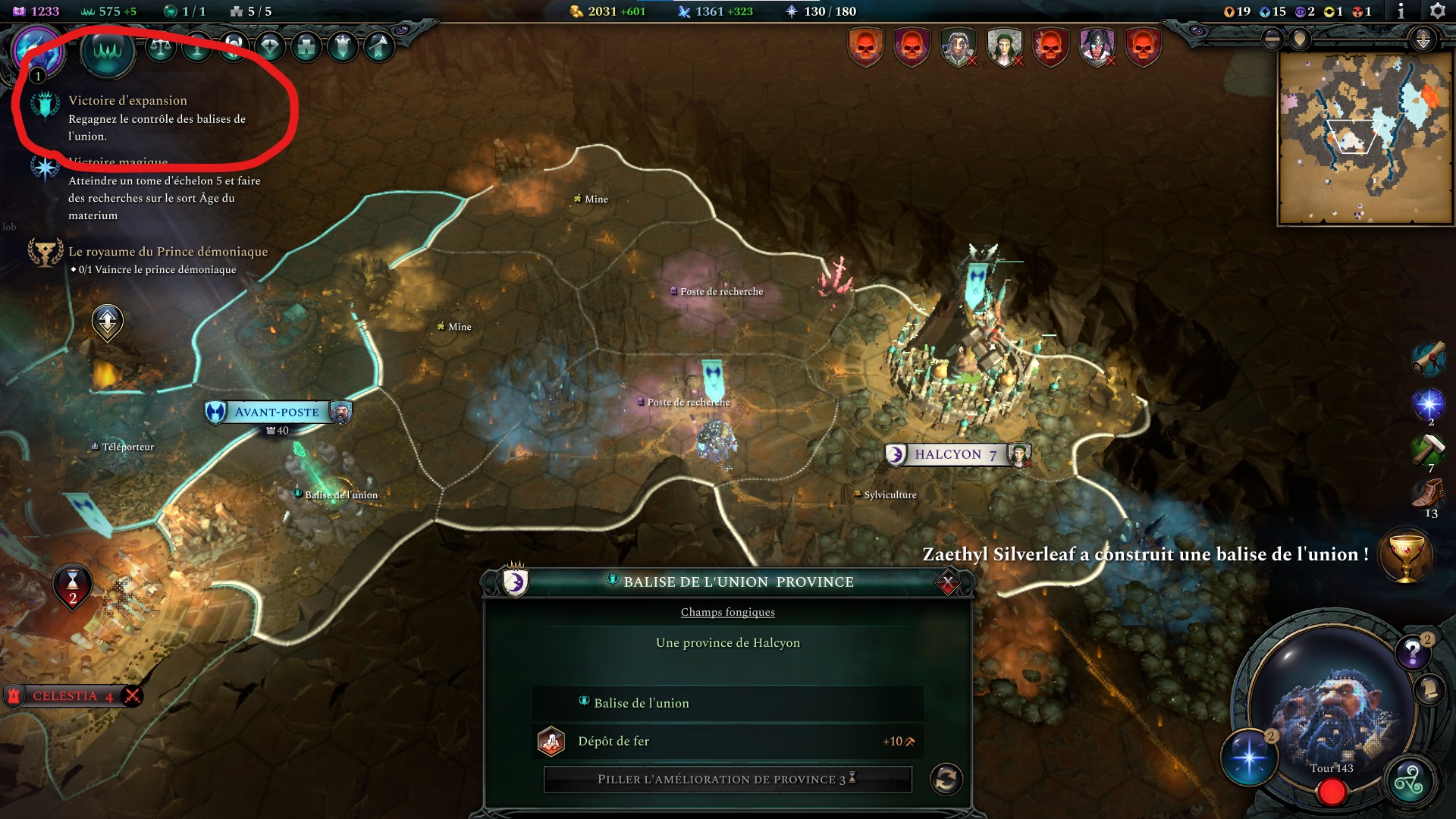The image size is (1456, 819).
Task: Click the info icon next to settings
Action: [x=1399, y=11]
